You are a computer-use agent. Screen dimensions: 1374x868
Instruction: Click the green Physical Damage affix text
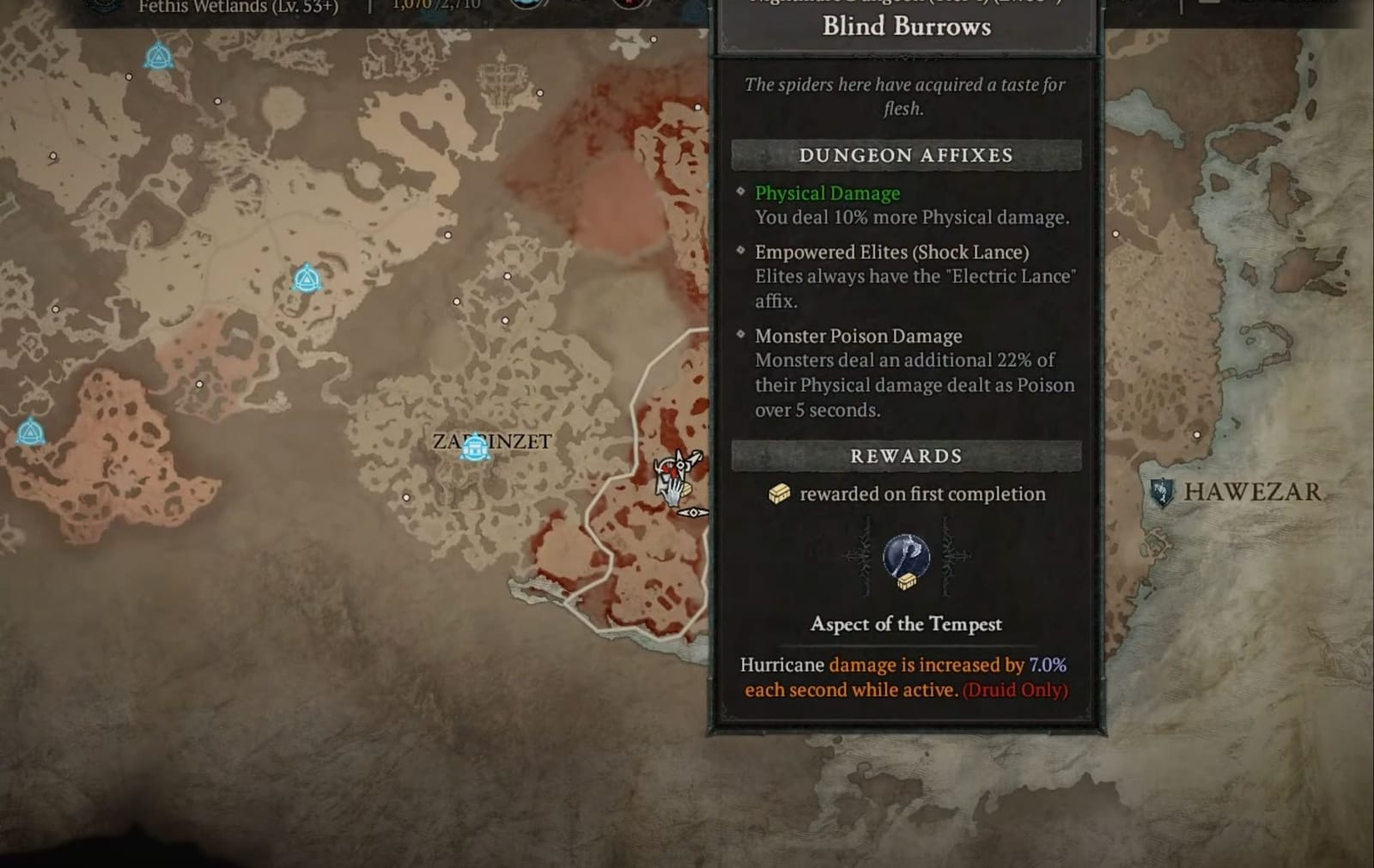(x=826, y=192)
